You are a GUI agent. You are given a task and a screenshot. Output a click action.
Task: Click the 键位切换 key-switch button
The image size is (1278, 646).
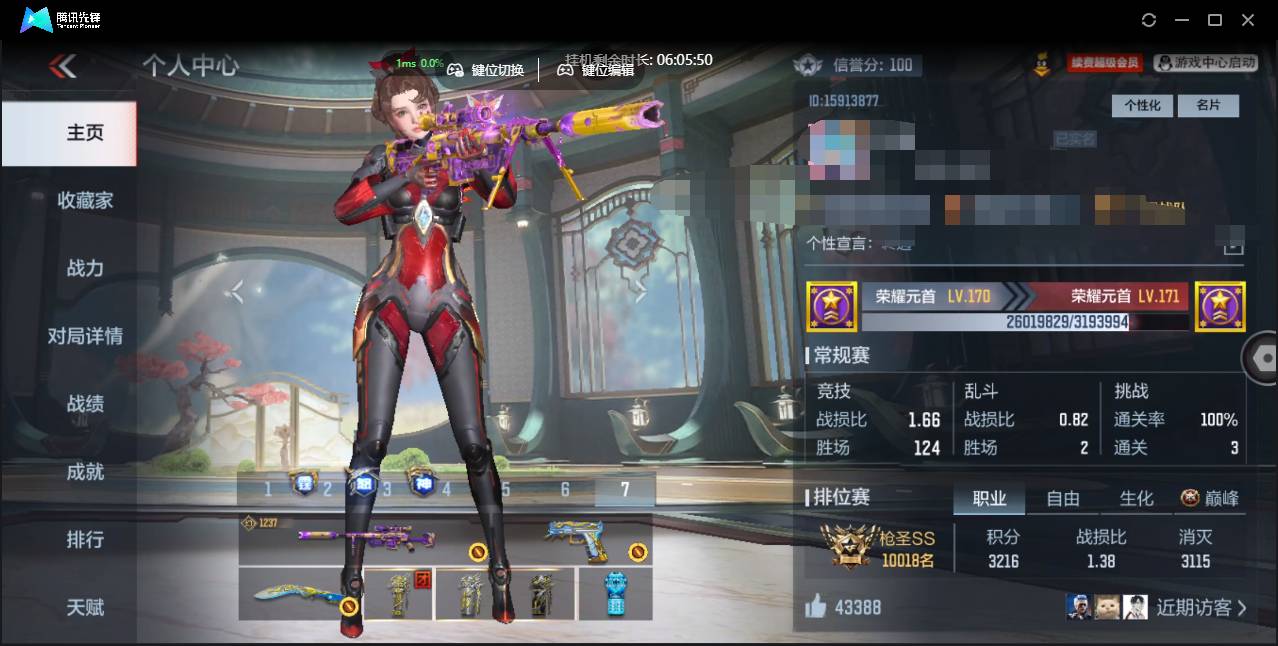pos(486,70)
